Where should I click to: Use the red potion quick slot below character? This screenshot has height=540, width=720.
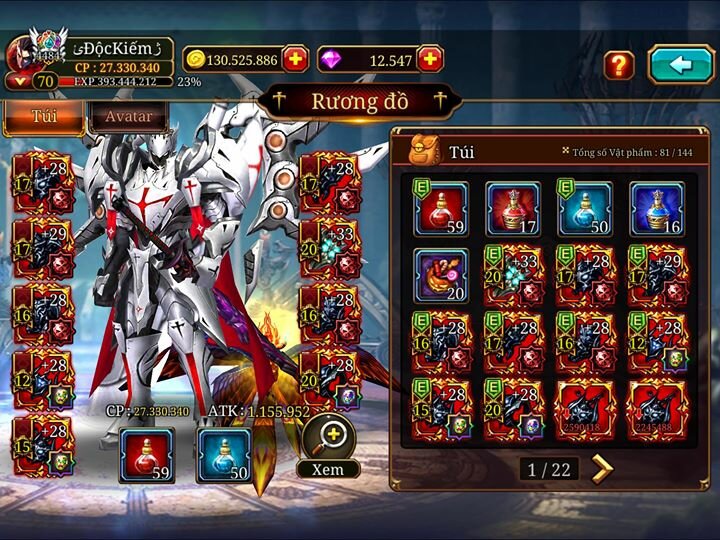tap(146, 454)
